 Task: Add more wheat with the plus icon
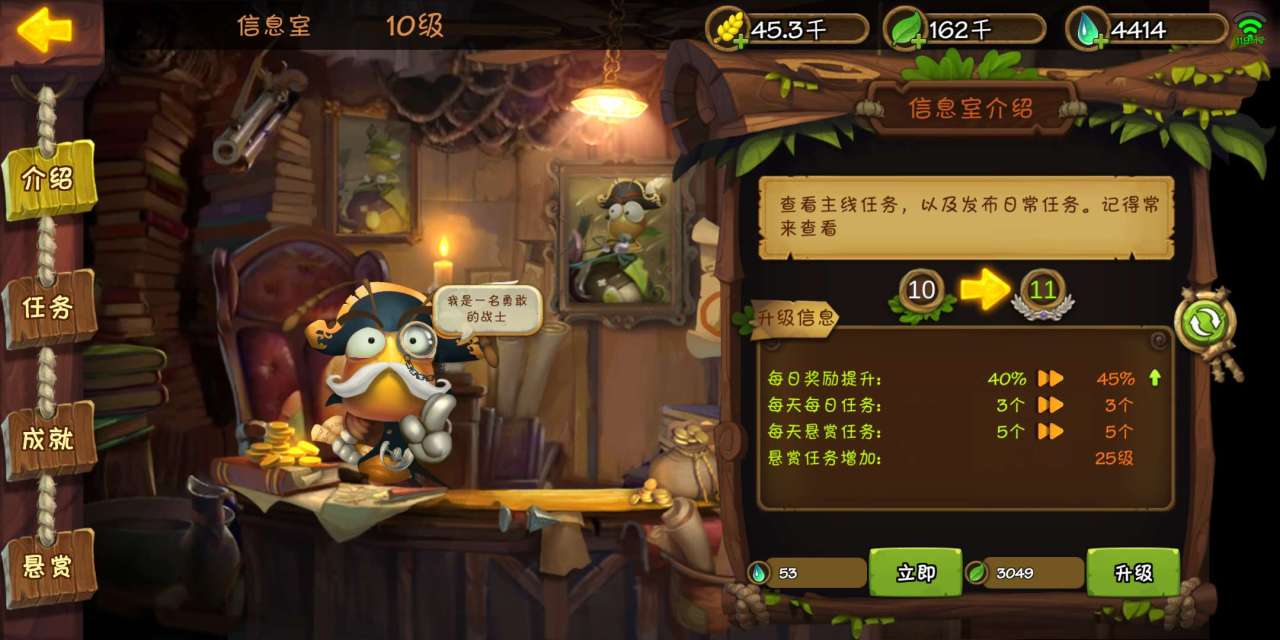click(740, 42)
